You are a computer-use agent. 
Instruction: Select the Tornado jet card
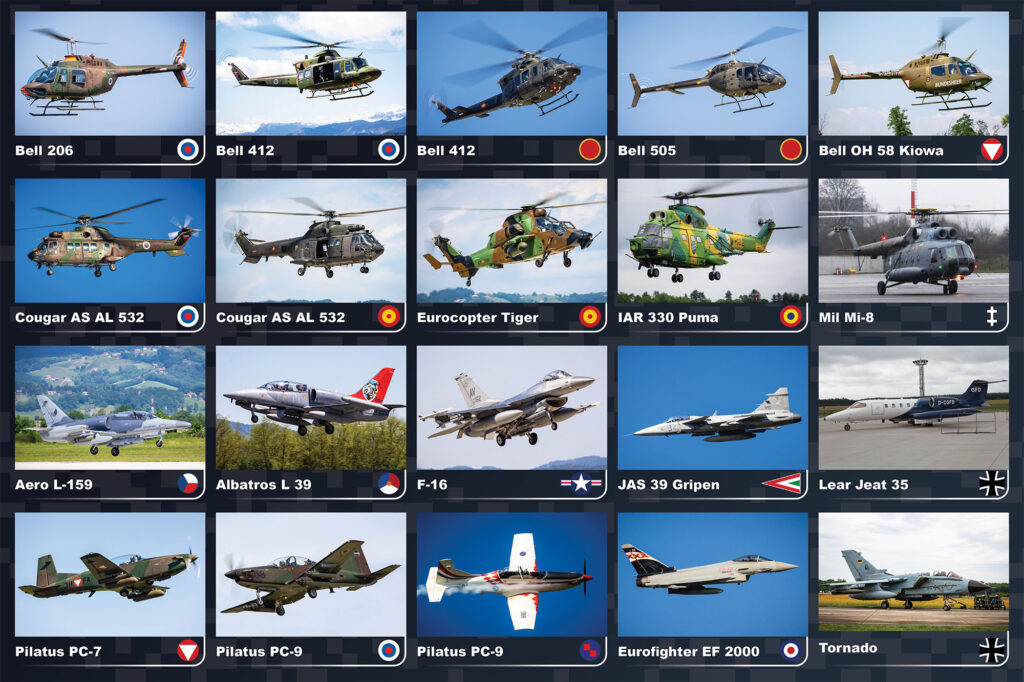tap(913, 588)
